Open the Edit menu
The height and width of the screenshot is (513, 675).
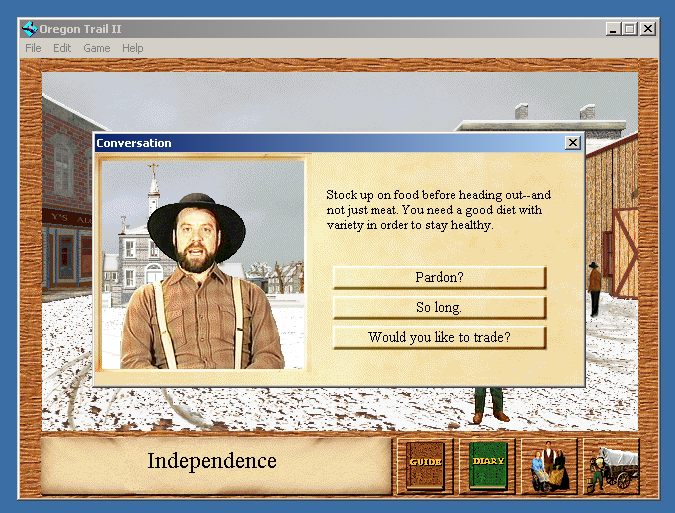coord(62,48)
